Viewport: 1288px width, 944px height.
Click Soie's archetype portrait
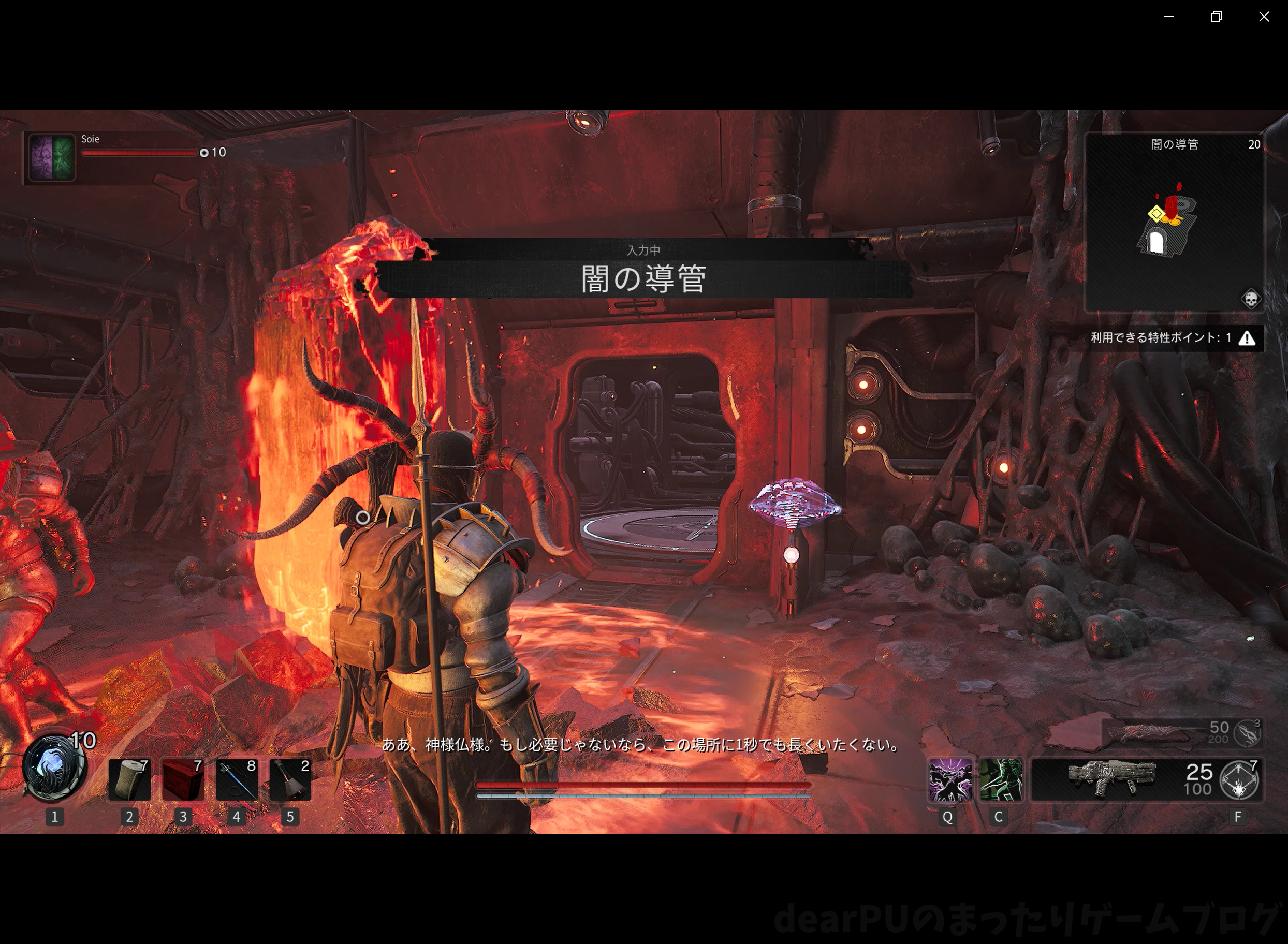pos(52,157)
